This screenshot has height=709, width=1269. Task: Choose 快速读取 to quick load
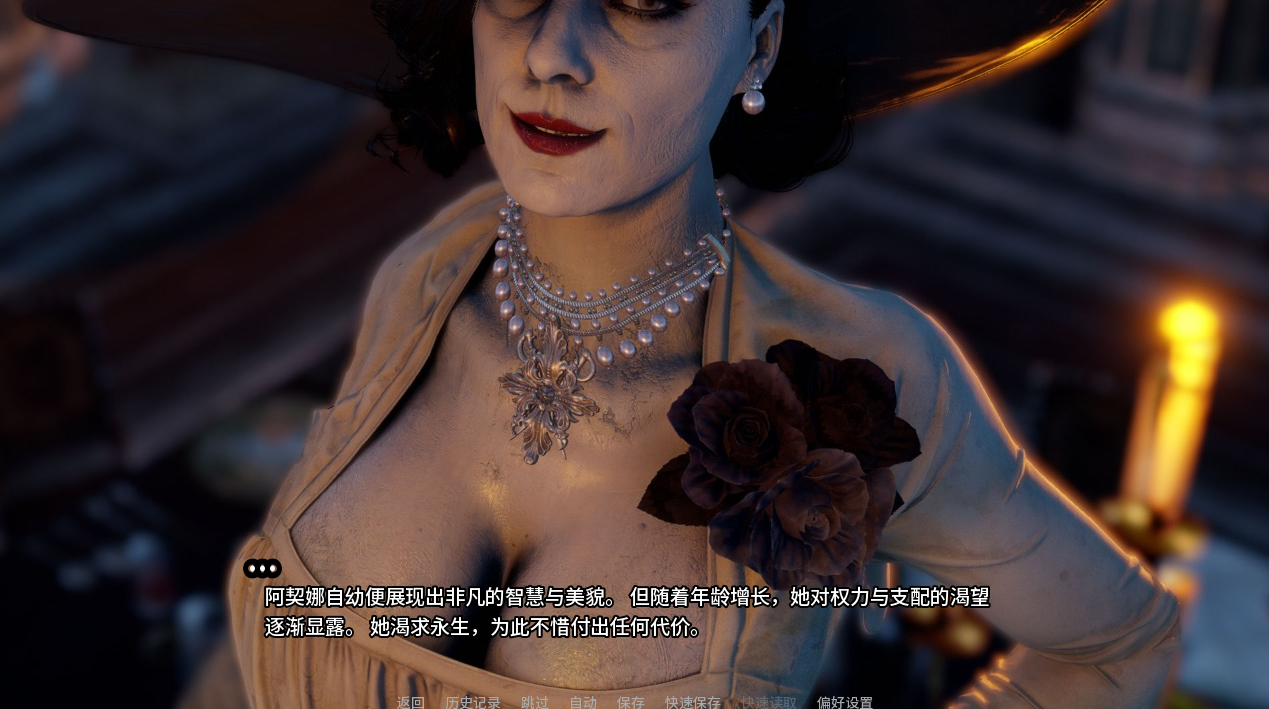point(769,702)
